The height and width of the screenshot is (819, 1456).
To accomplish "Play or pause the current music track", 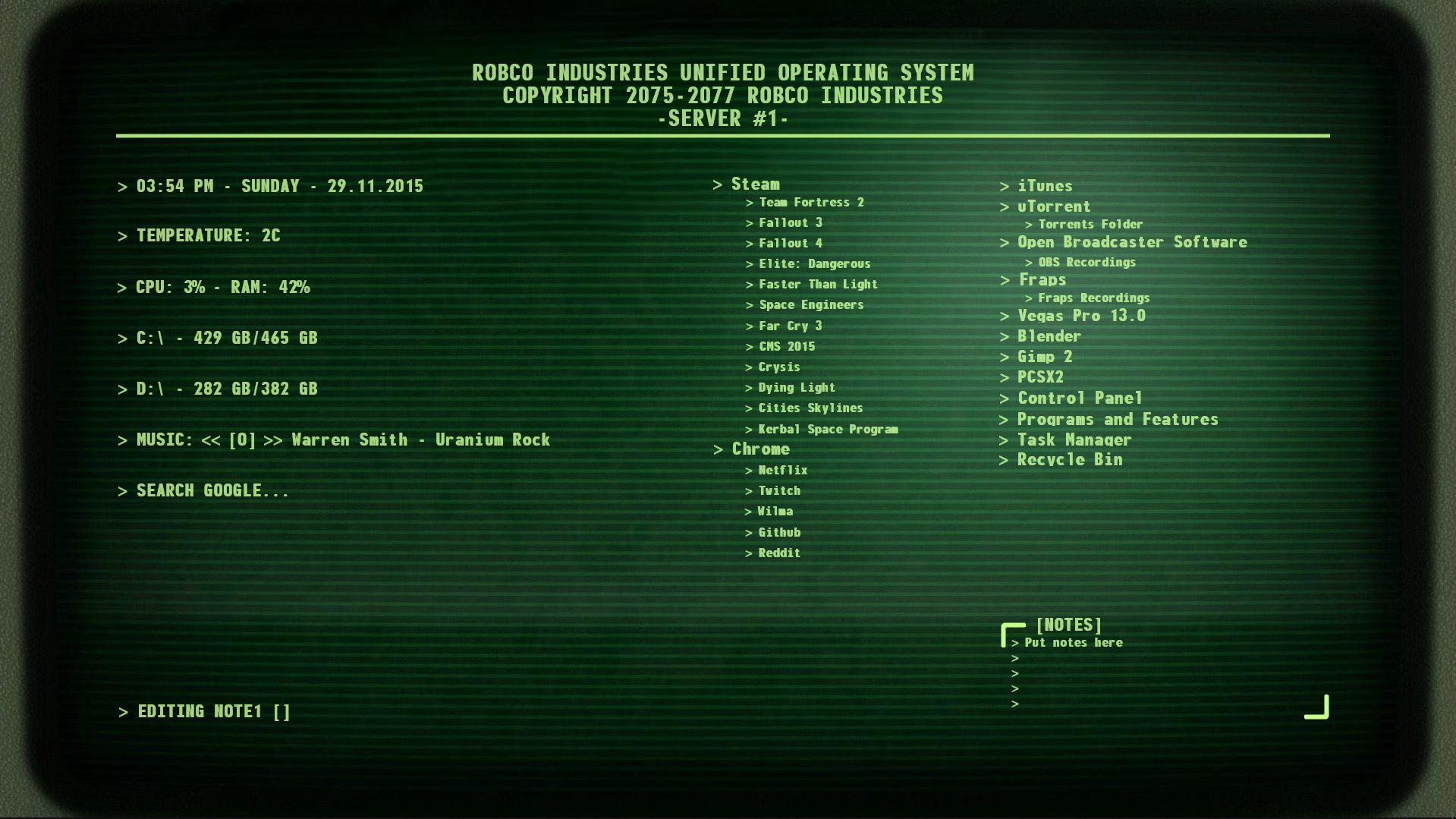I will (x=244, y=439).
